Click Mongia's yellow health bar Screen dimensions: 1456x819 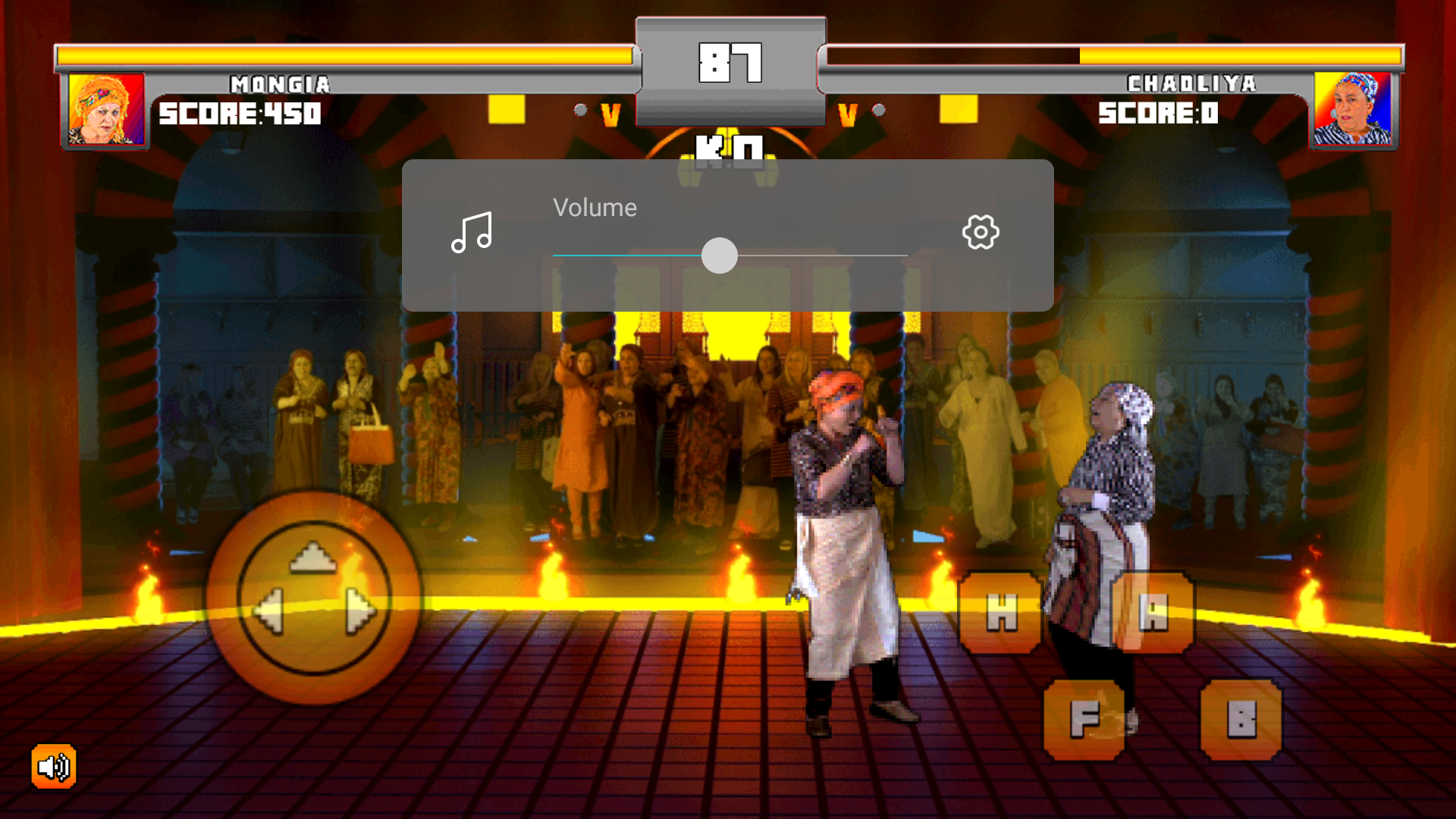(341, 54)
